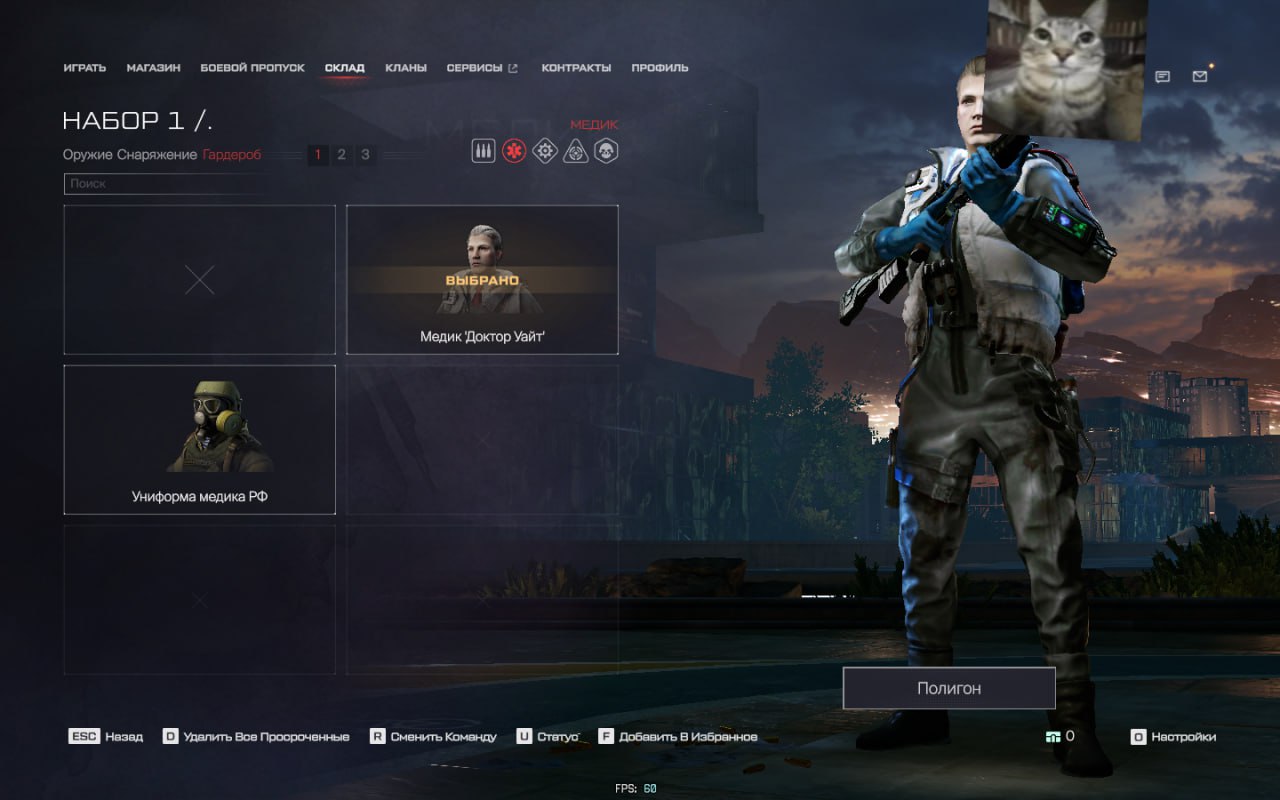Show the КОНТРАКТЫ tab
The image size is (1280, 800).
coord(576,68)
